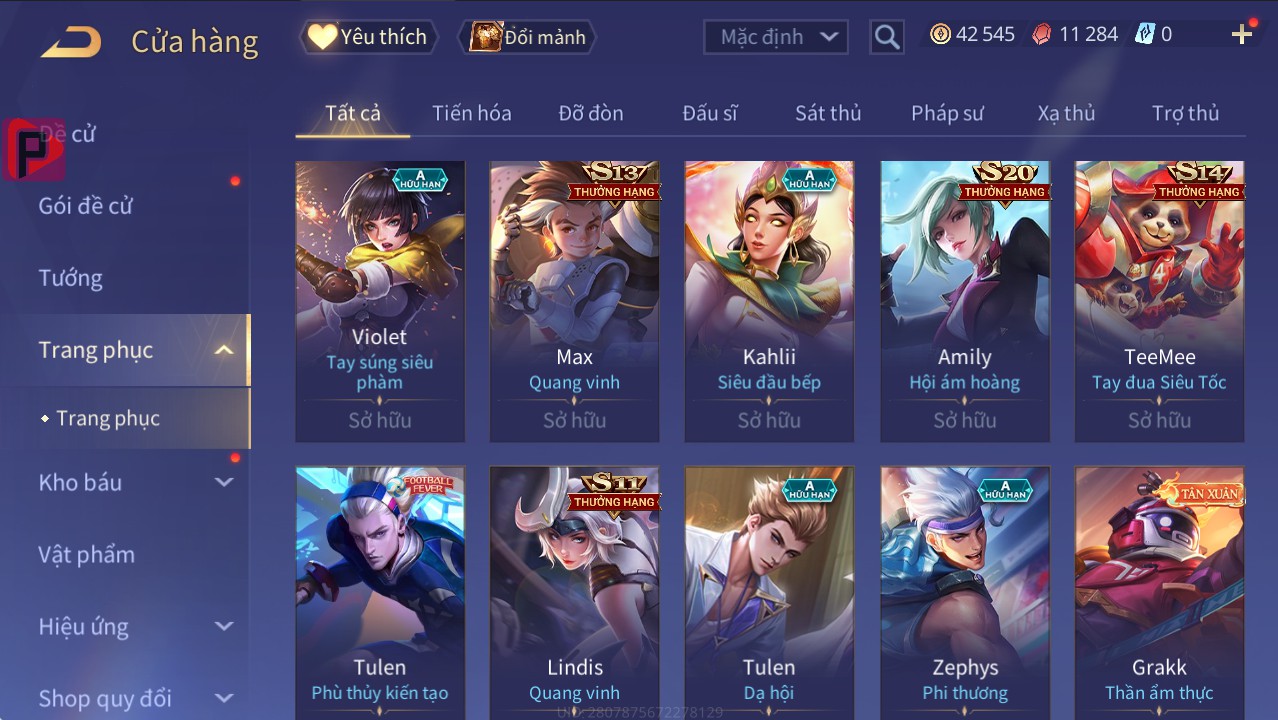This screenshot has width=1278, height=720.
Task: Switch to the Đỡ đòn tab
Action: click(591, 113)
